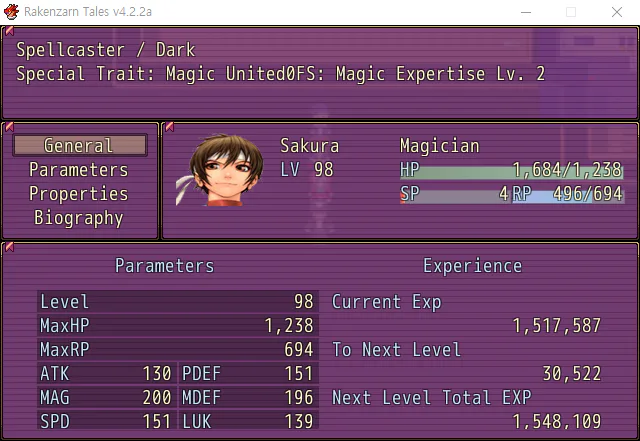
Task: Show the Biography page
Action: (79, 218)
